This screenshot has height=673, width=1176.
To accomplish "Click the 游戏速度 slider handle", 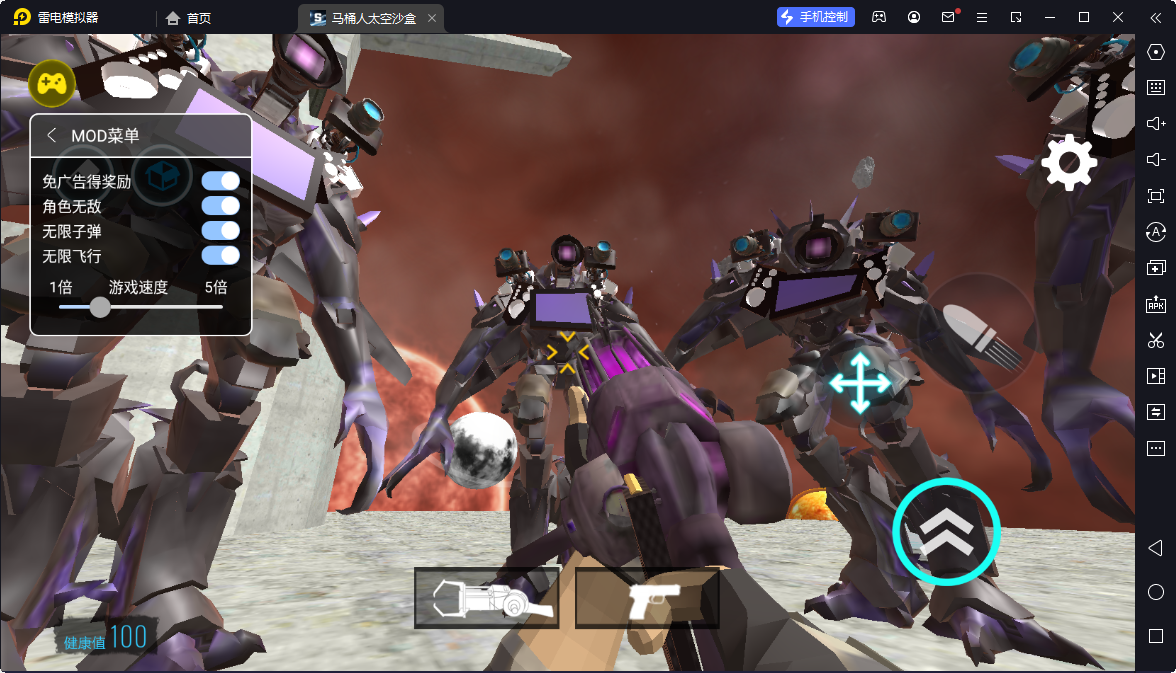I will pyautogui.click(x=100, y=307).
